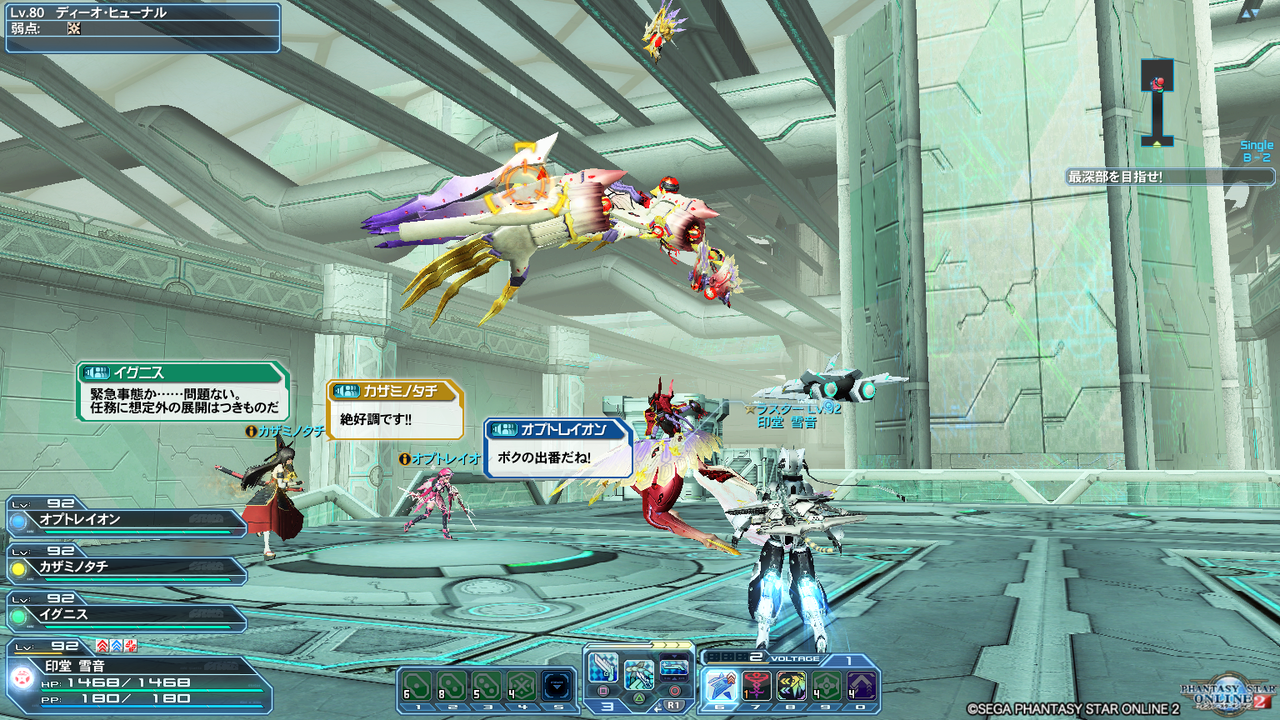Click the red attack buff arrow near Lv 92
The height and width of the screenshot is (720, 1280).
pyautogui.click(x=102, y=646)
